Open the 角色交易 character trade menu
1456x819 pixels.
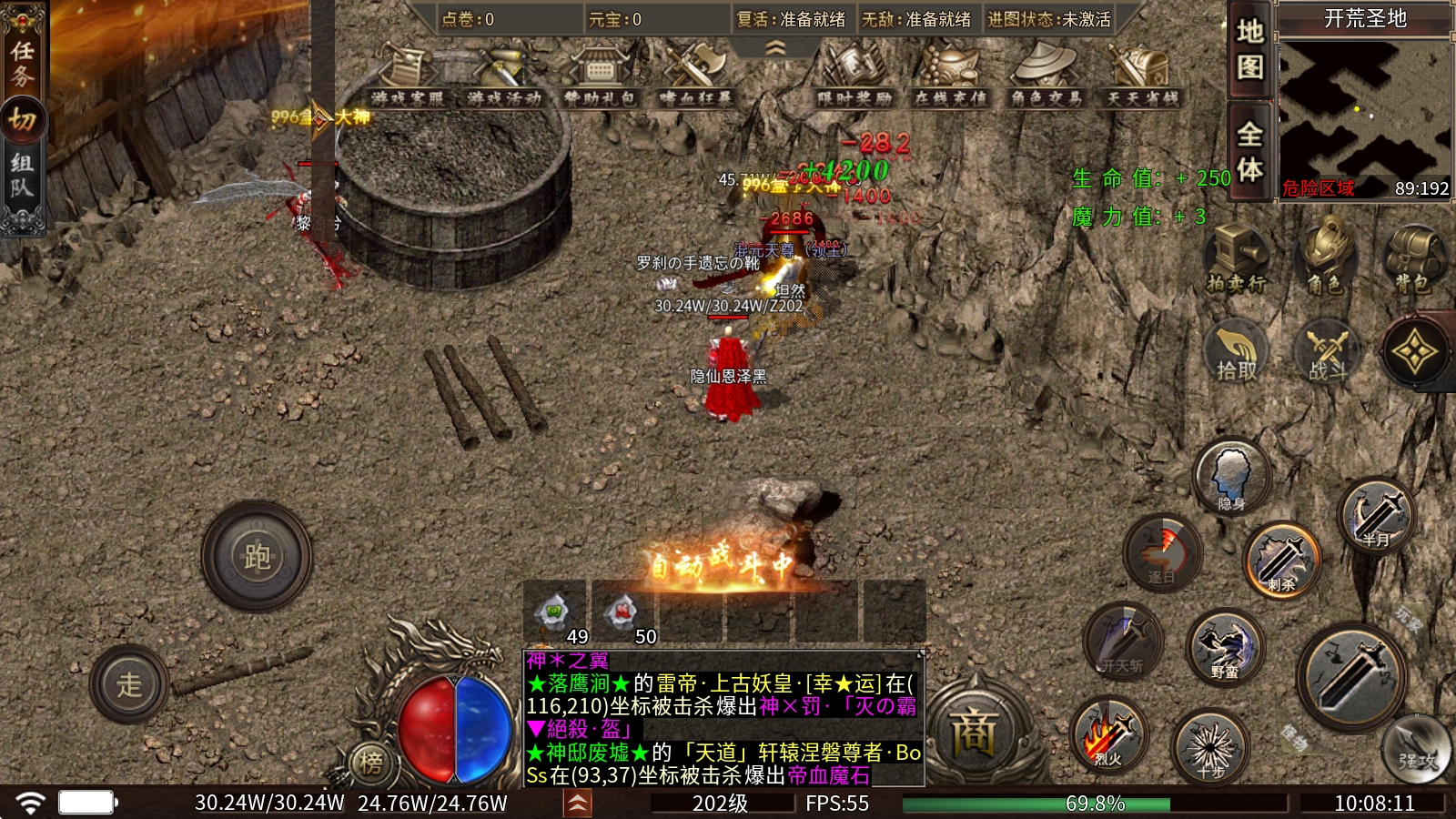[1046, 76]
